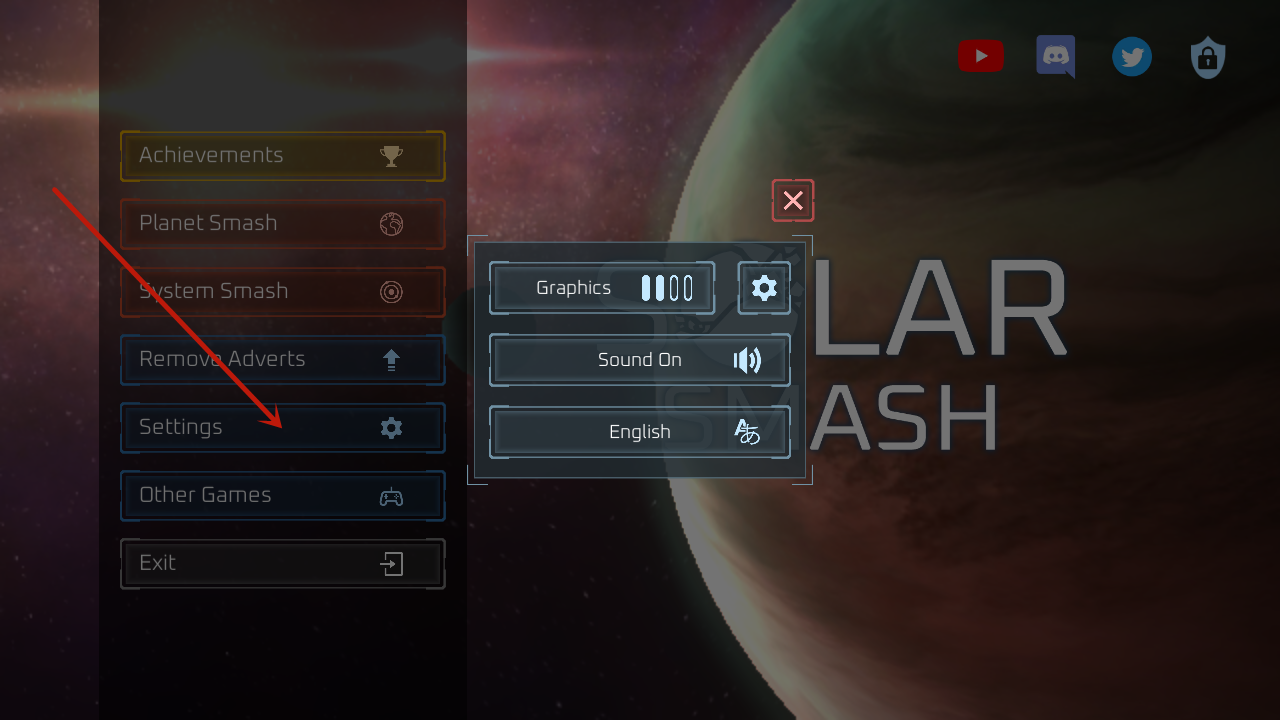Image resolution: width=1280 pixels, height=720 pixels.
Task: Click the privacy shield lock icon
Action: pyautogui.click(x=1208, y=58)
